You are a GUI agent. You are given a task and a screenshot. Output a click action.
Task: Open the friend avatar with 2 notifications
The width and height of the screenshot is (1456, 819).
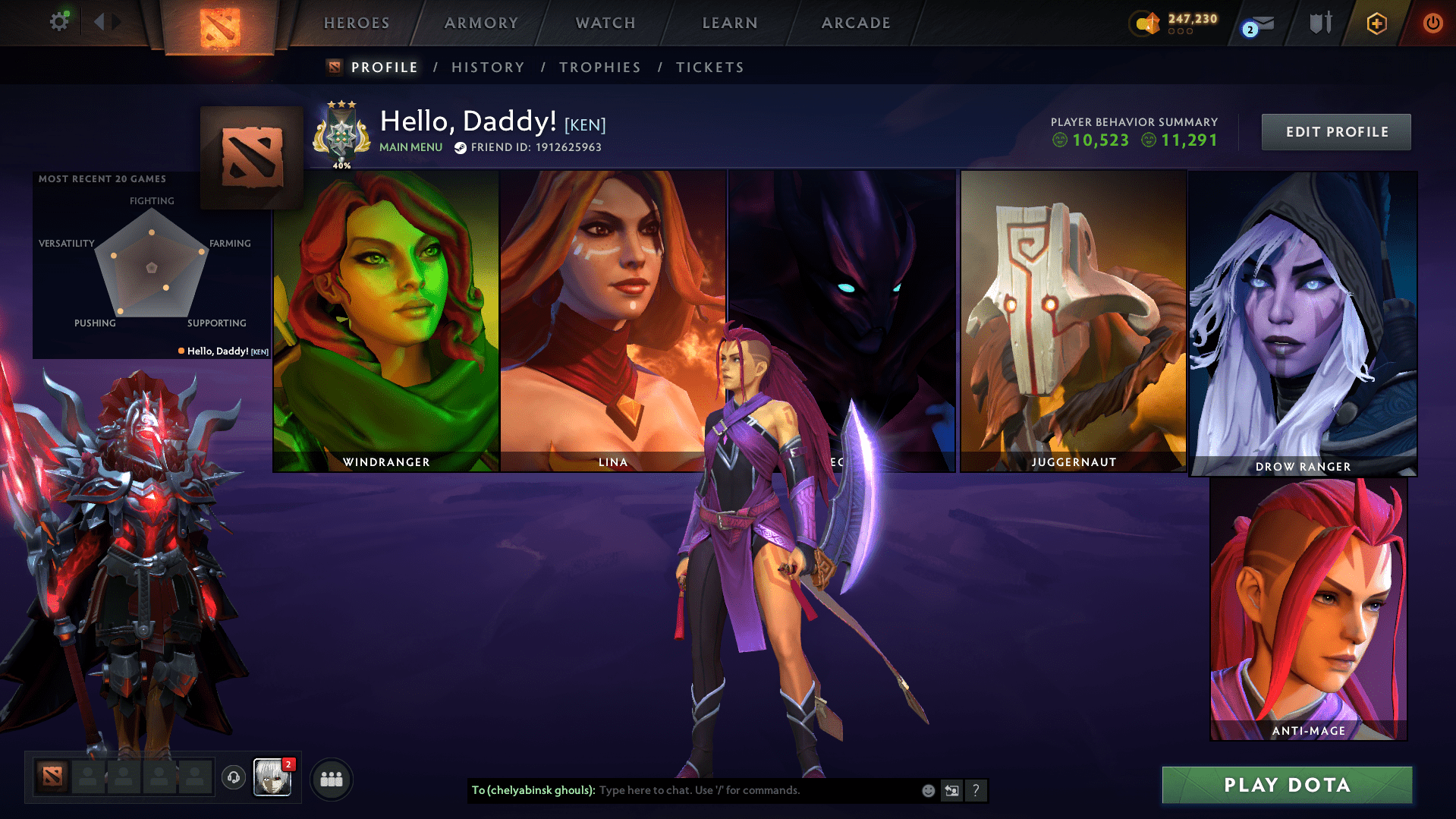(x=273, y=778)
